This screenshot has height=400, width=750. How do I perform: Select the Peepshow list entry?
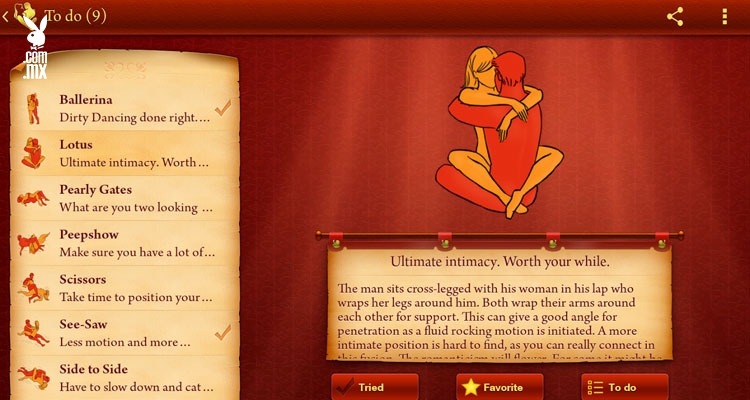[x=125, y=243]
